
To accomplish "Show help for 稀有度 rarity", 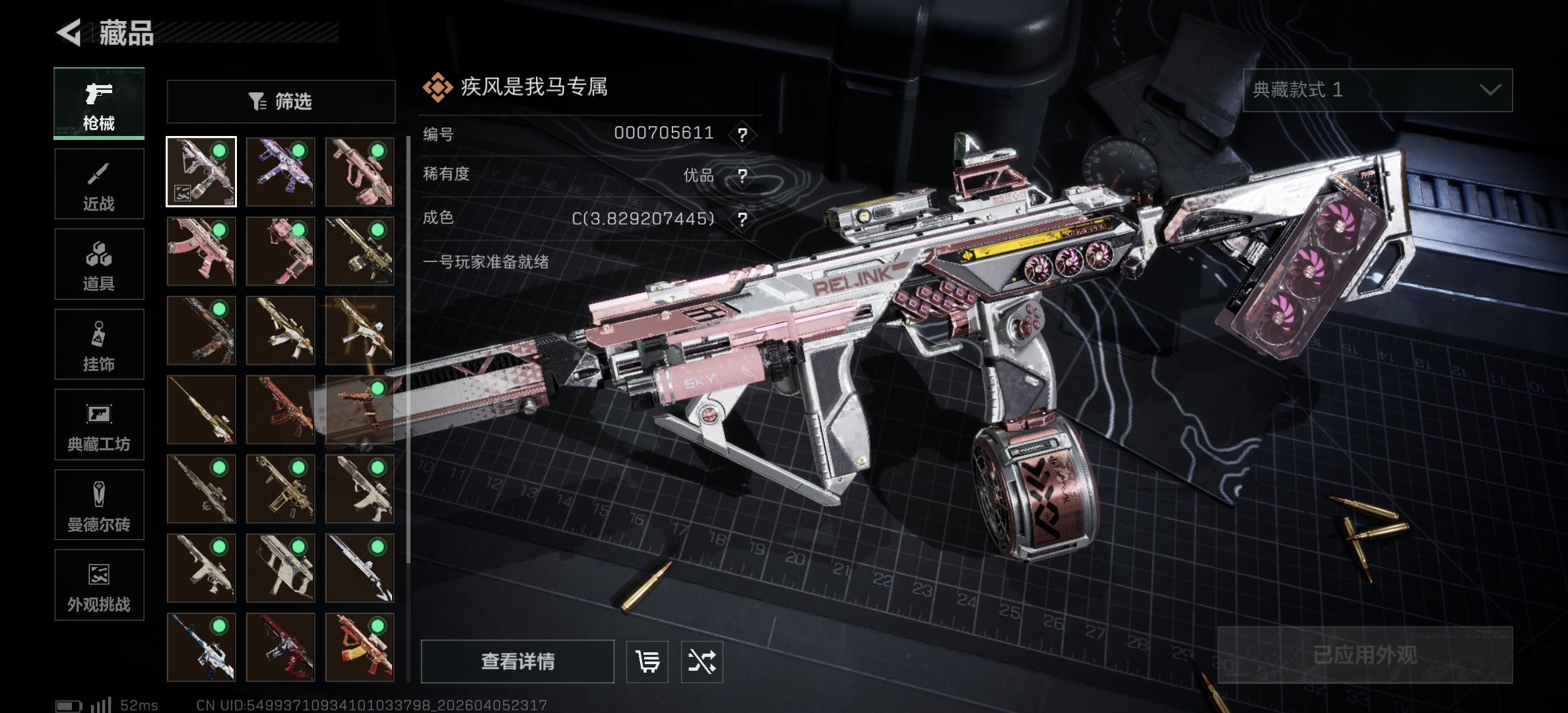I will [742, 176].
